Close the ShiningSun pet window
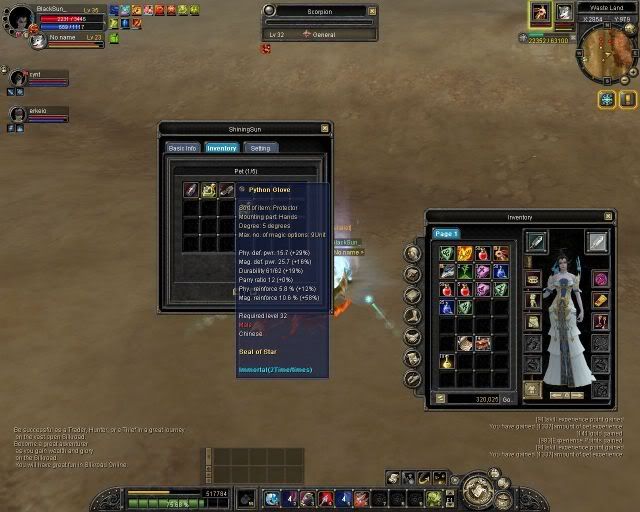Viewport: 640px width, 512px height. tap(324, 128)
